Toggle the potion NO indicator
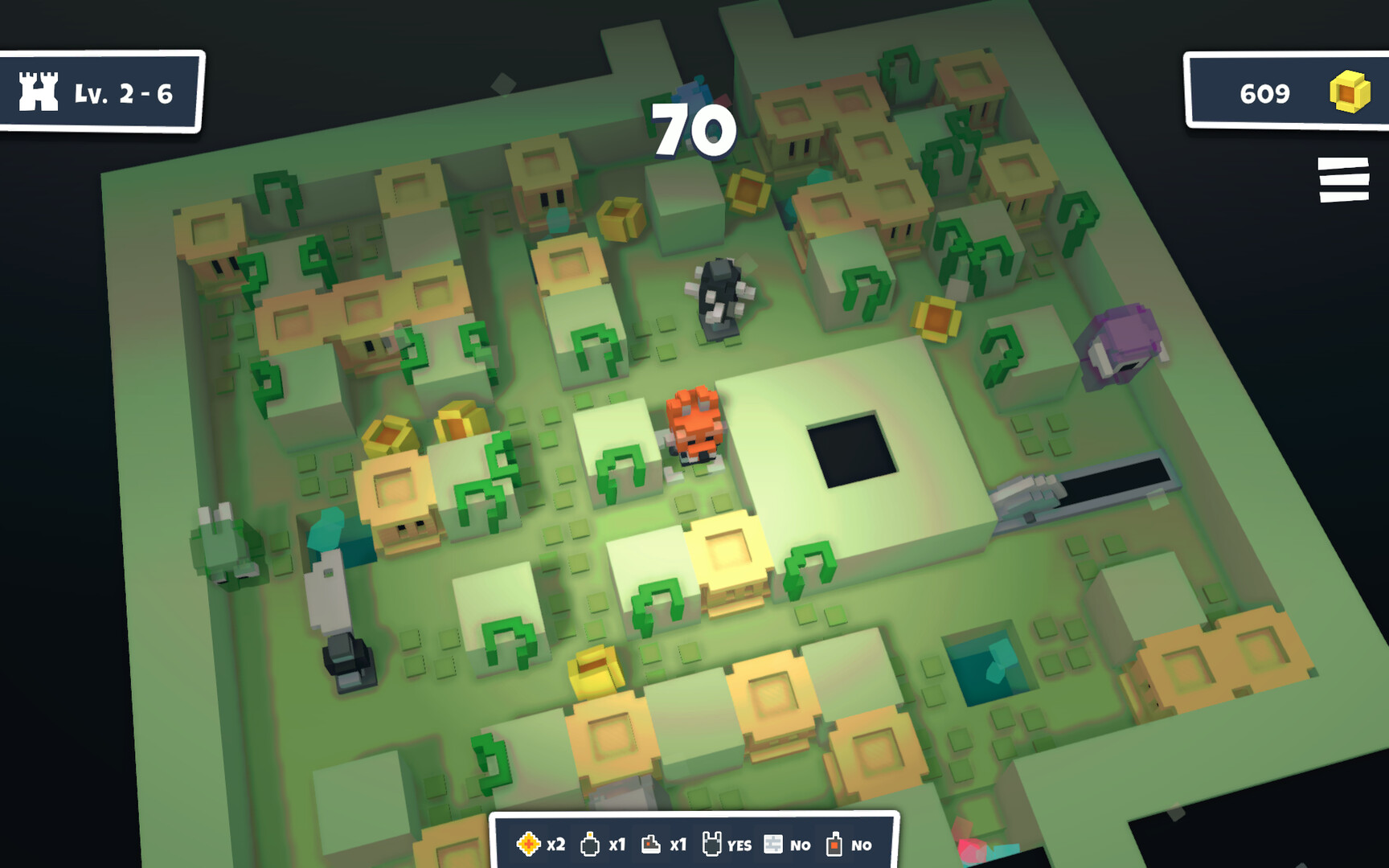Image resolution: width=1389 pixels, height=868 pixels. point(861,846)
